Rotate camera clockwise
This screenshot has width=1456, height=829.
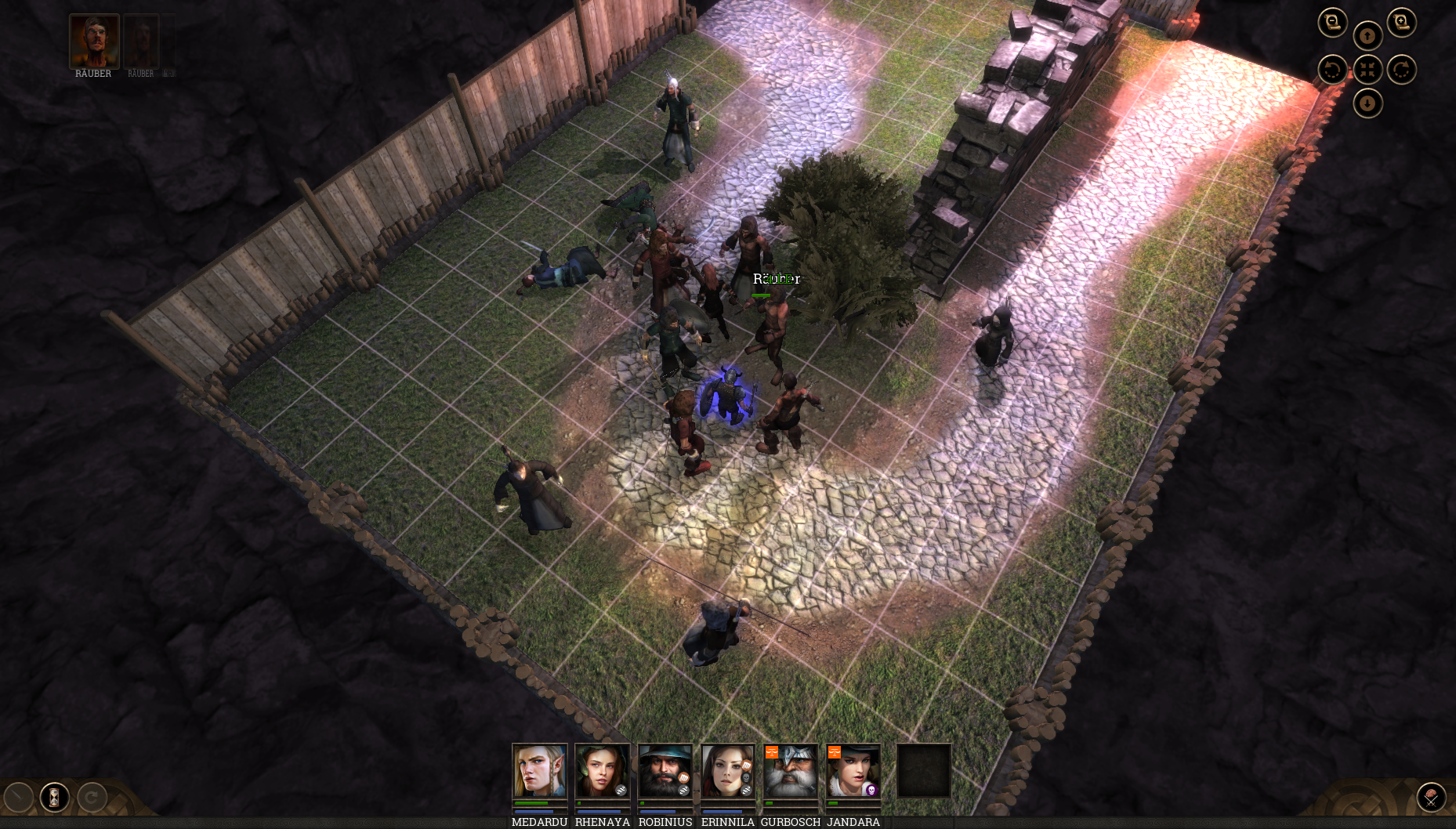pyautogui.click(x=1401, y=70)
